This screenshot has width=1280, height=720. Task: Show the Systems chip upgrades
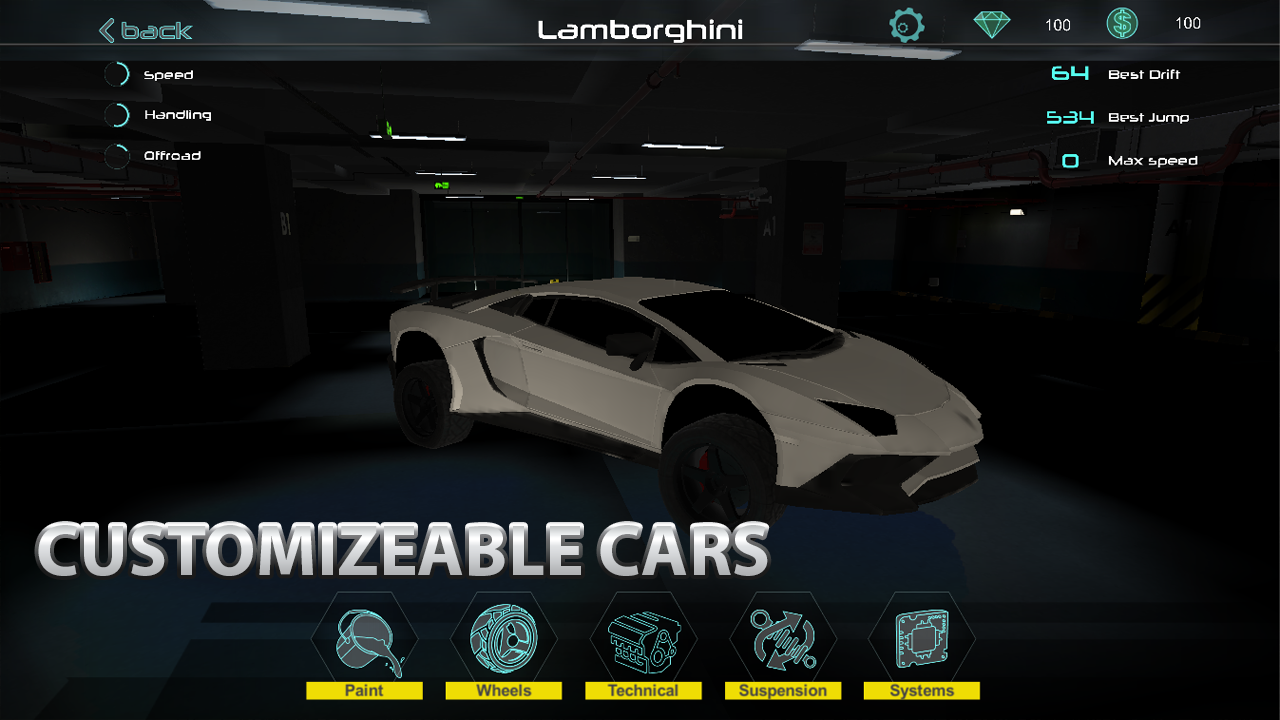click(921, 643)
